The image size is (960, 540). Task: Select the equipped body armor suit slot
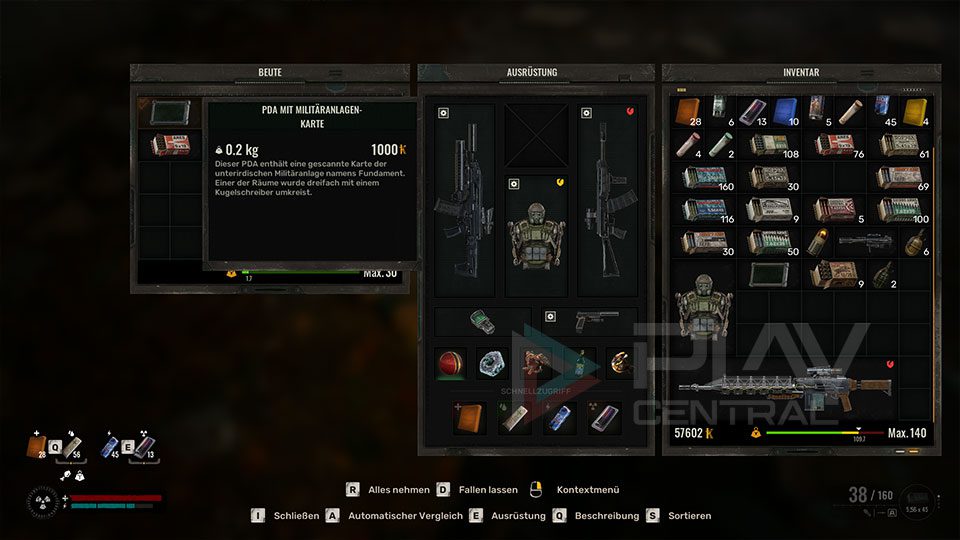(537, 236)
